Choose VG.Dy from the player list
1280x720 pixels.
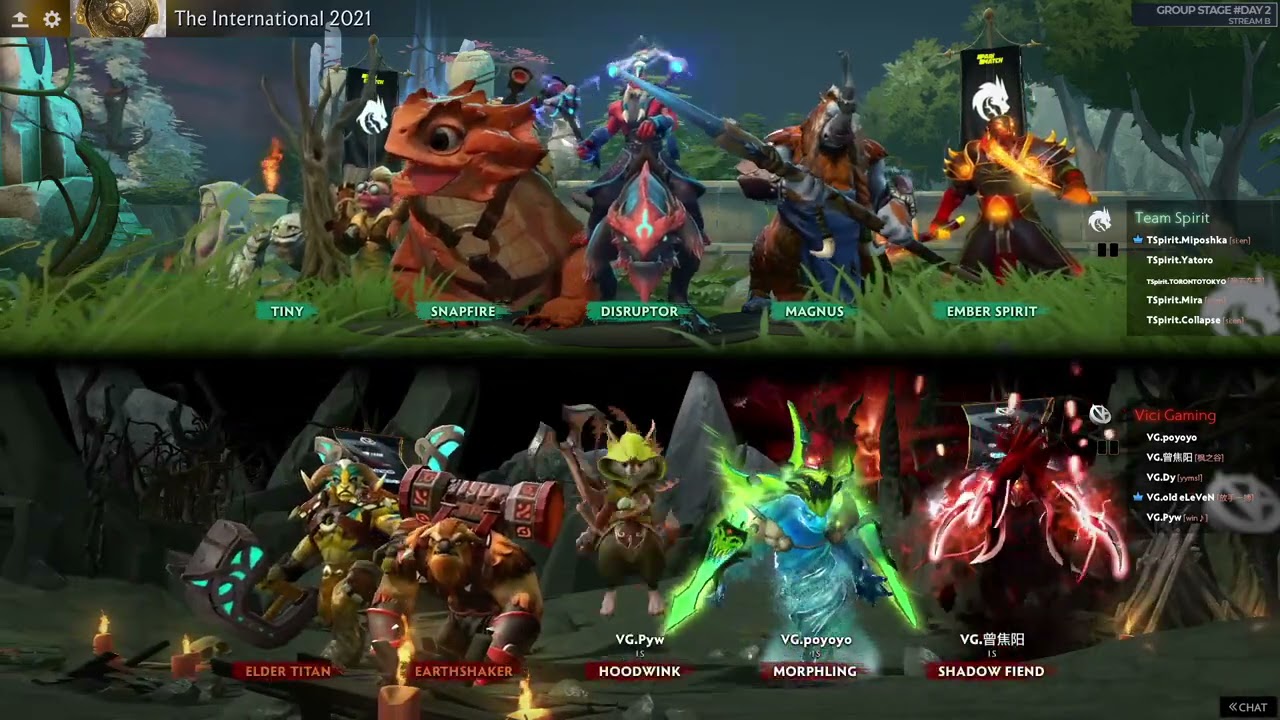(x=1160, y=477)
